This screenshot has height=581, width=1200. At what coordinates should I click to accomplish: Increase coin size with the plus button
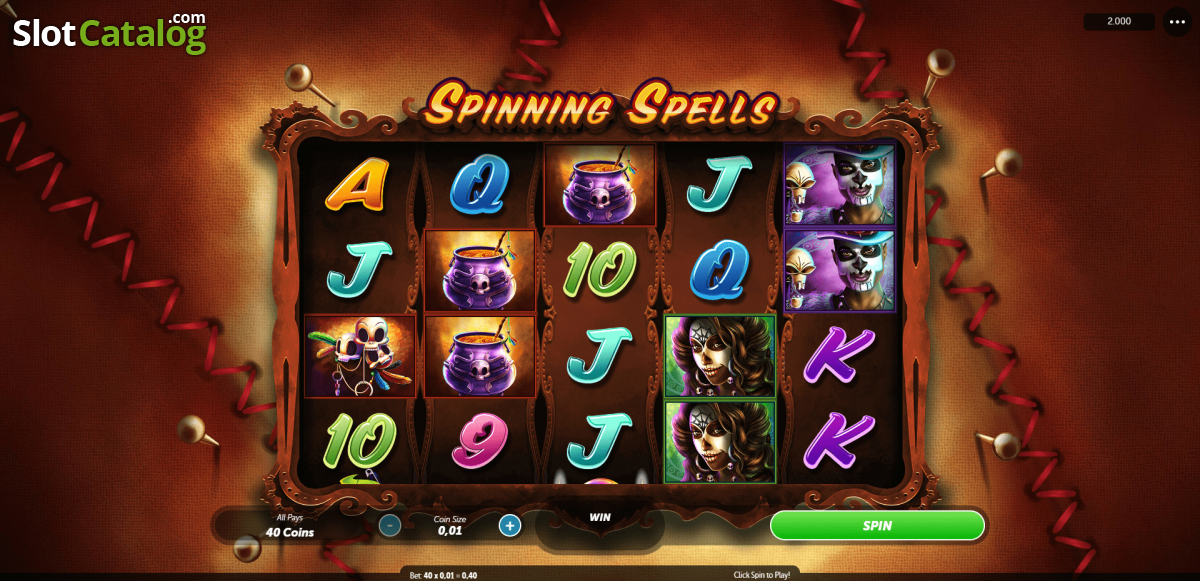click(510, 525)
